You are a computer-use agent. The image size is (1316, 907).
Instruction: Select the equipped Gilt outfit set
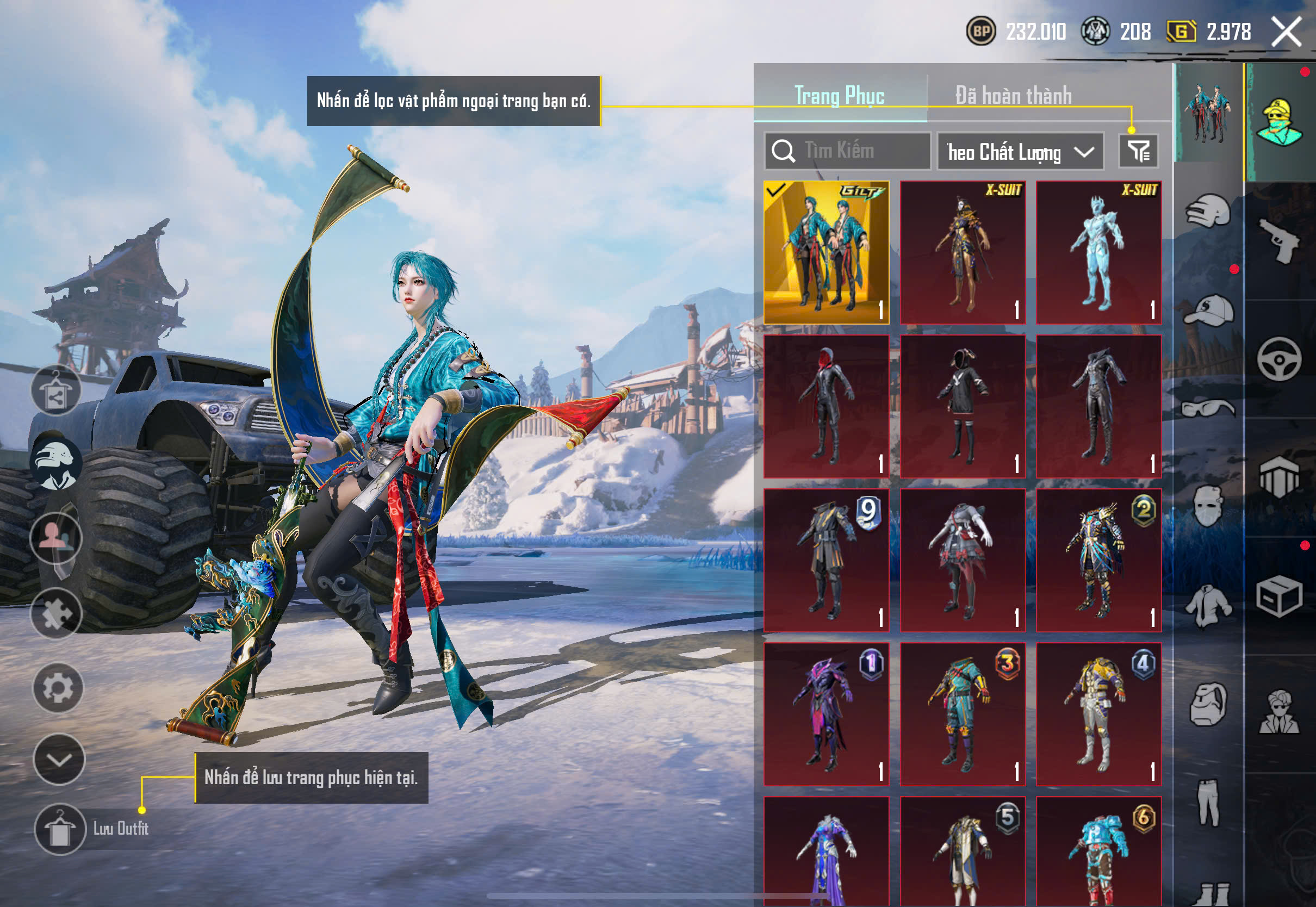coord(826,253)
